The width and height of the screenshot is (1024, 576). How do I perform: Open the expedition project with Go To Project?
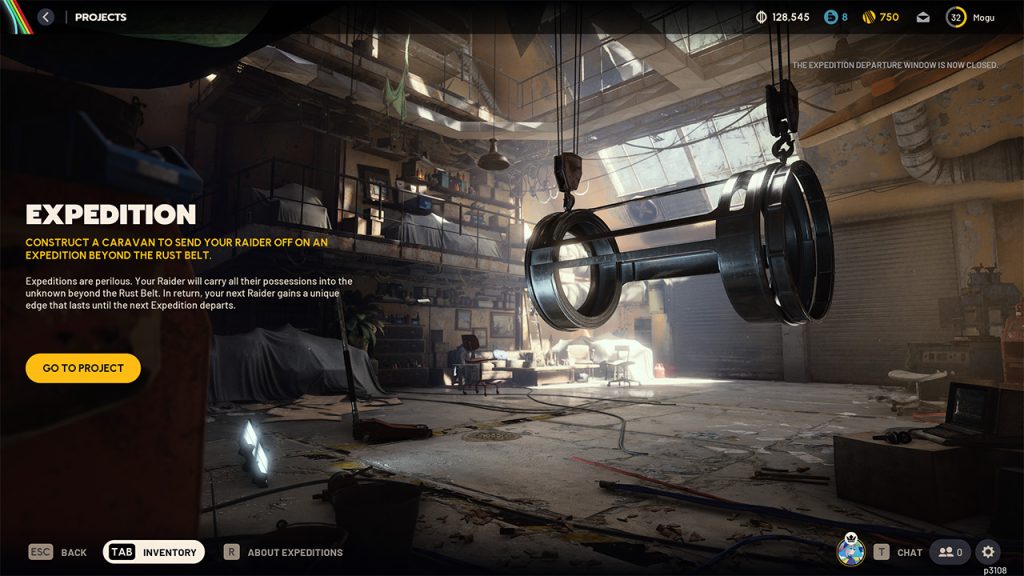point(83,368)
